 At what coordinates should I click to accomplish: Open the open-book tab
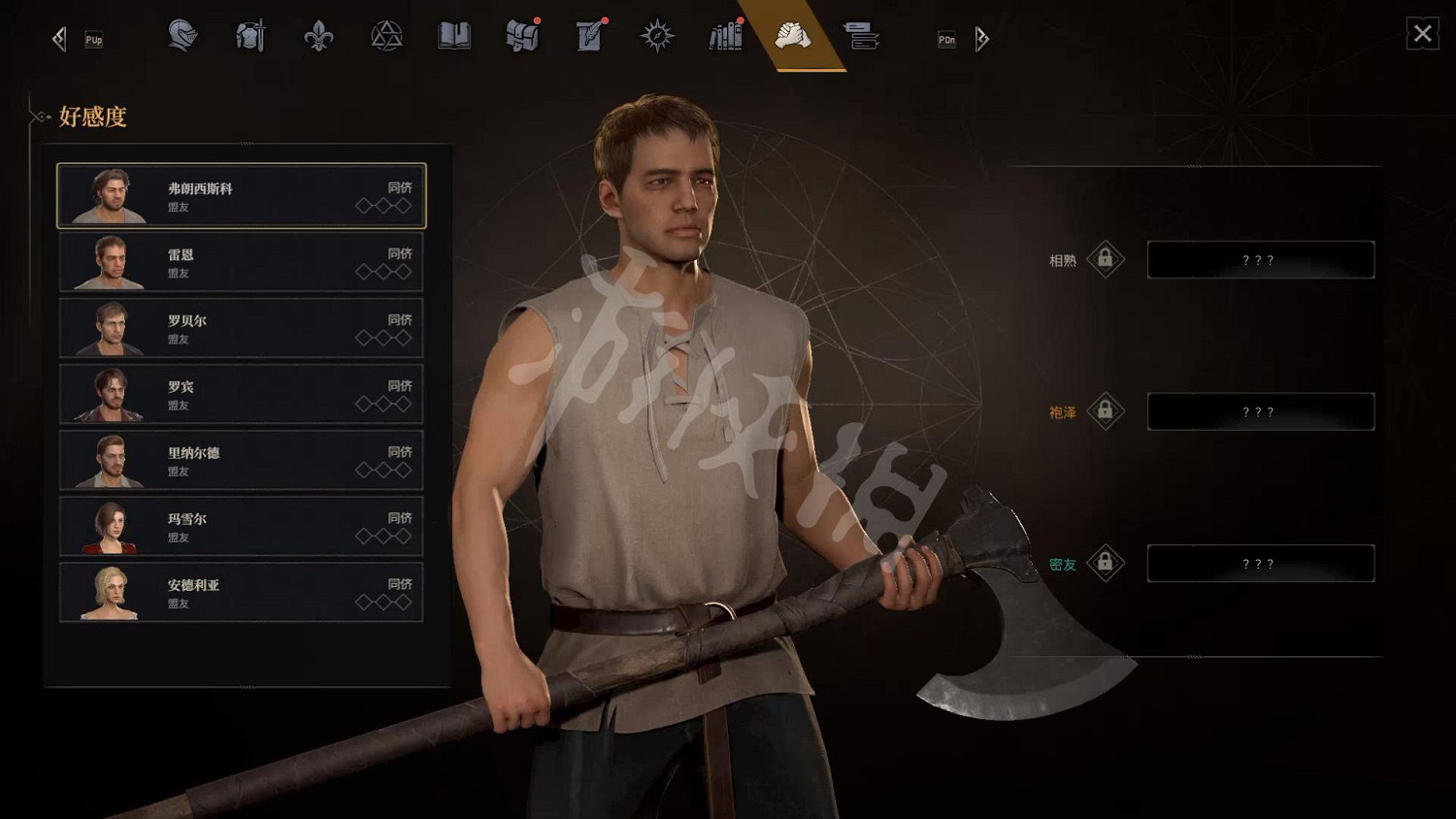[454, 37]
